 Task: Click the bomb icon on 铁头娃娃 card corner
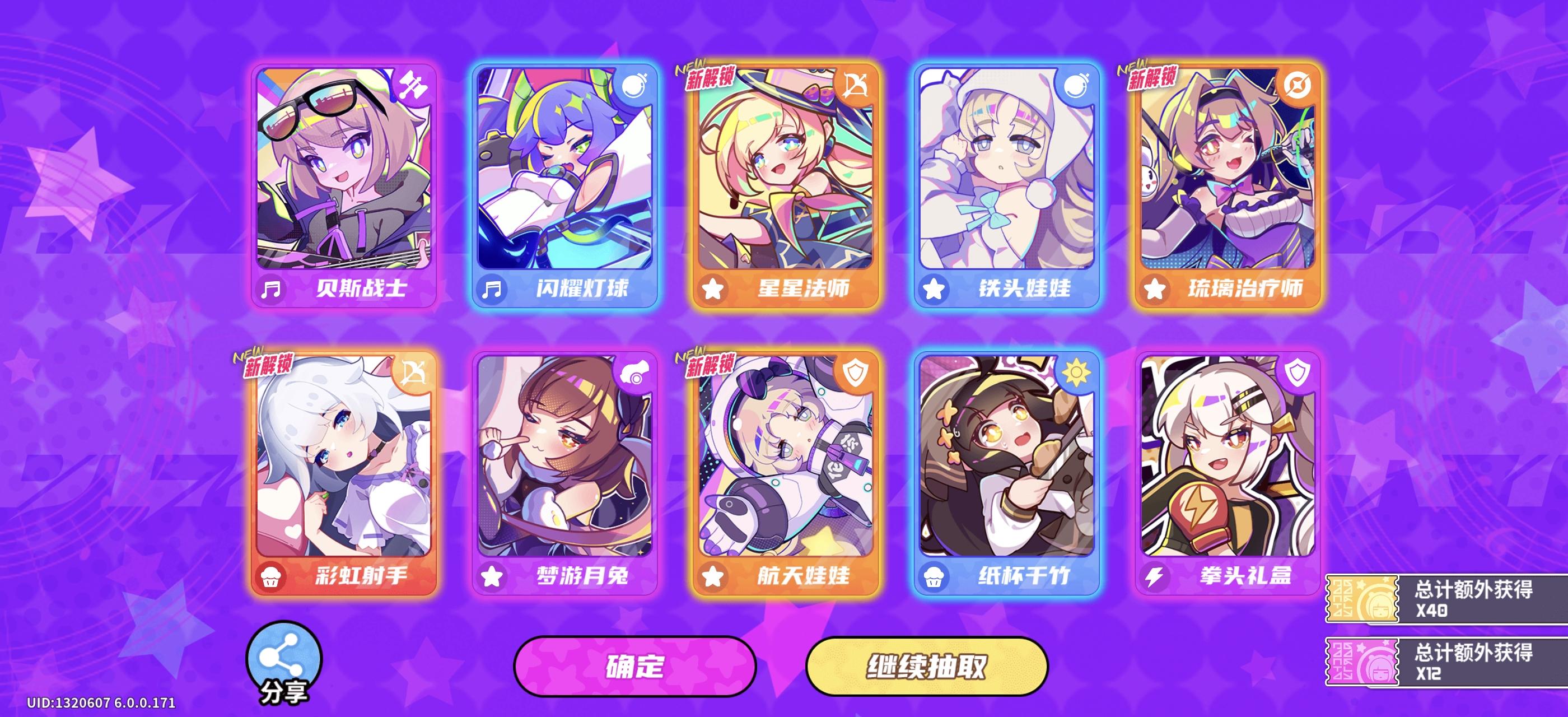(x=1076, y=85)
